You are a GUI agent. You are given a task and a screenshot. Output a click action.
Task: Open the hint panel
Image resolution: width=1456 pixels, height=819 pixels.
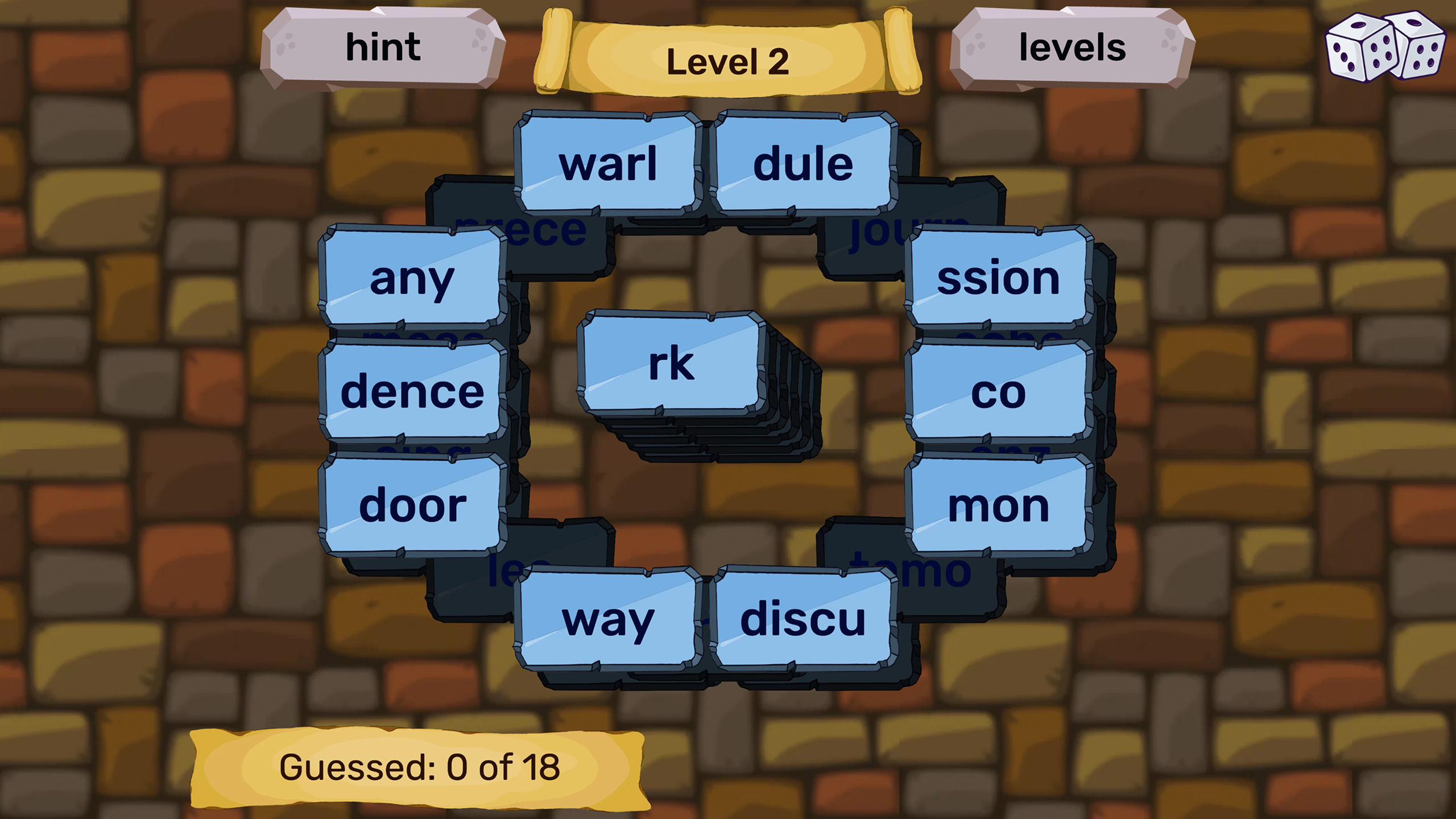click(384, 48)
